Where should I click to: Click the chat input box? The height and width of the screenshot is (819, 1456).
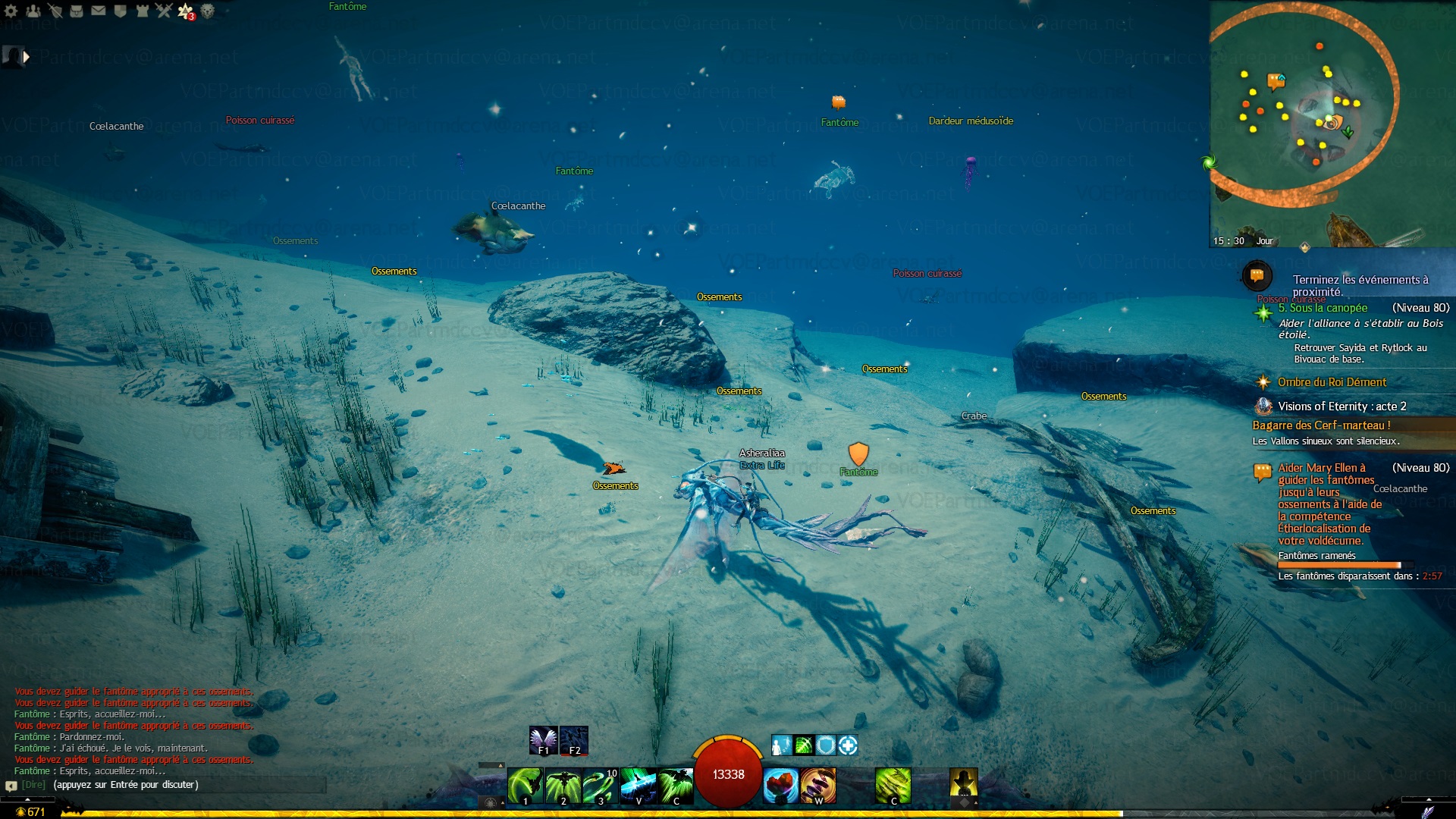tap(182, 785)
